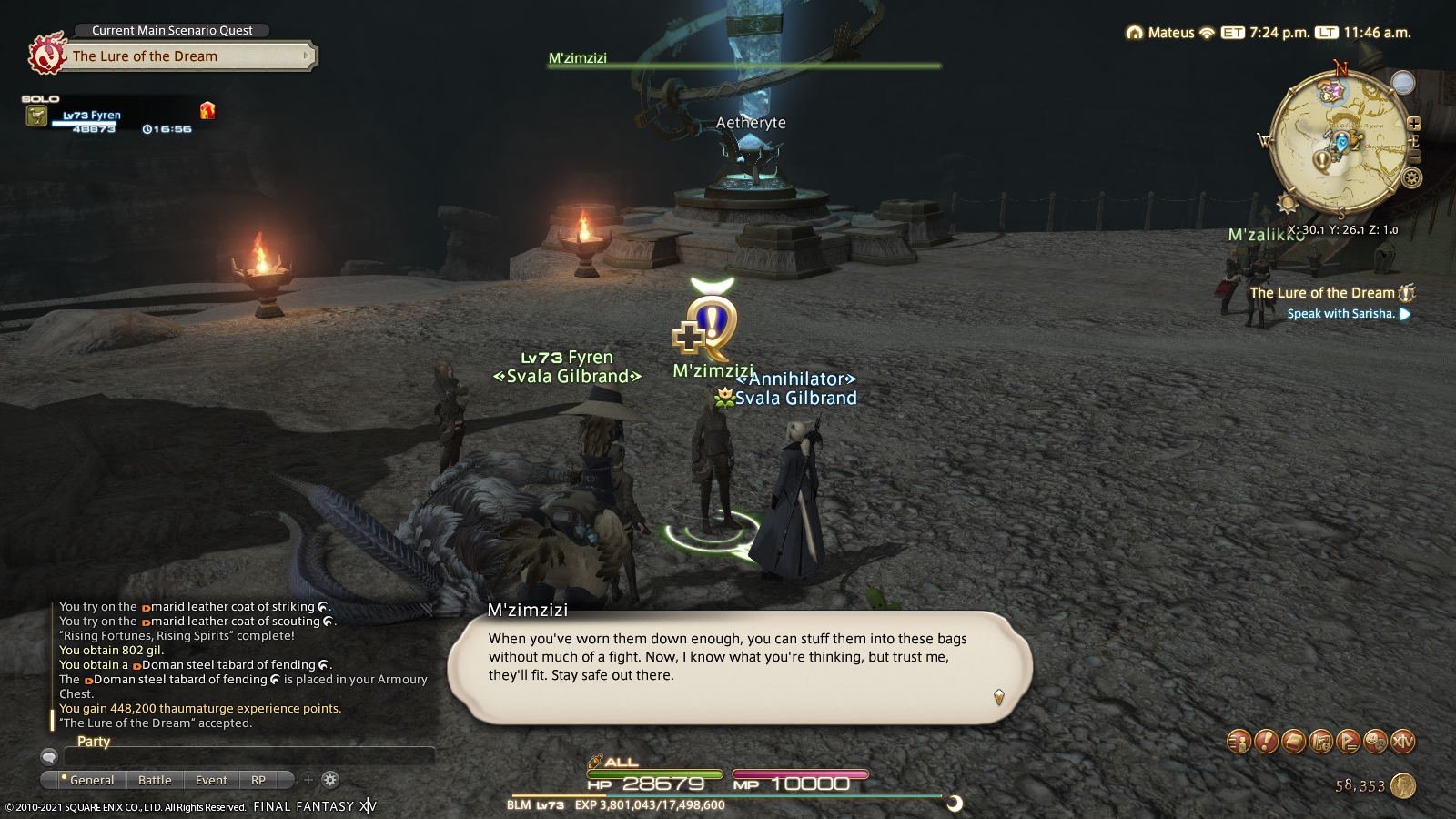
Task: Open the Party flag menu icon
Action: click(1348, 743)
